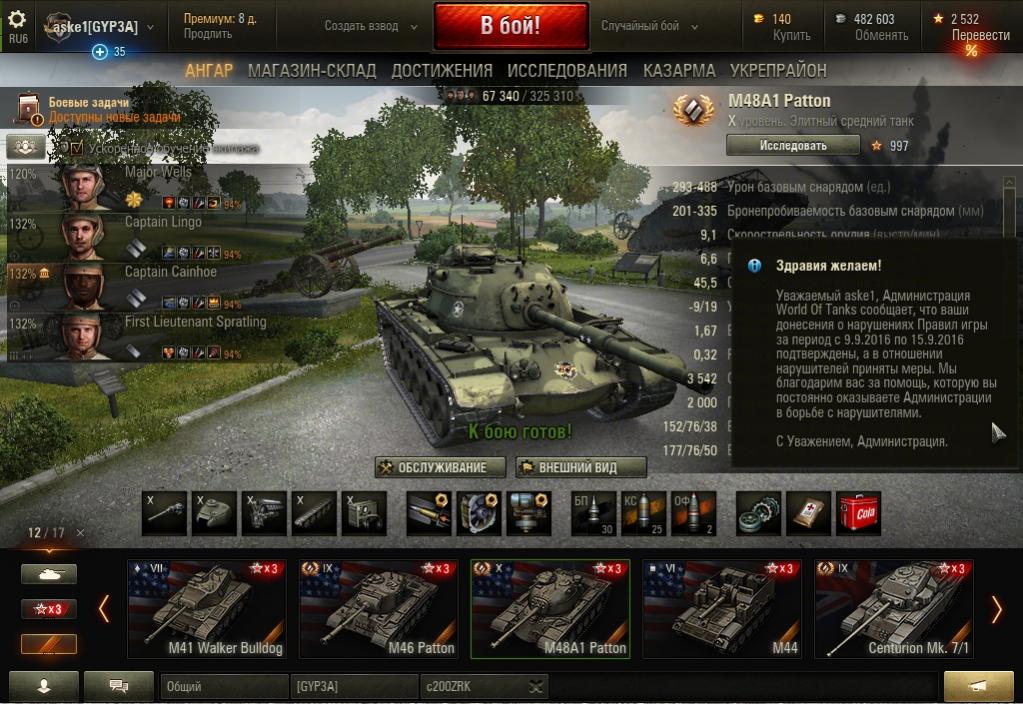Open the ВНЕШНИЙ ВИД appearance button
This screenshot has width=1023, height=704.
(x=581, y=467)
